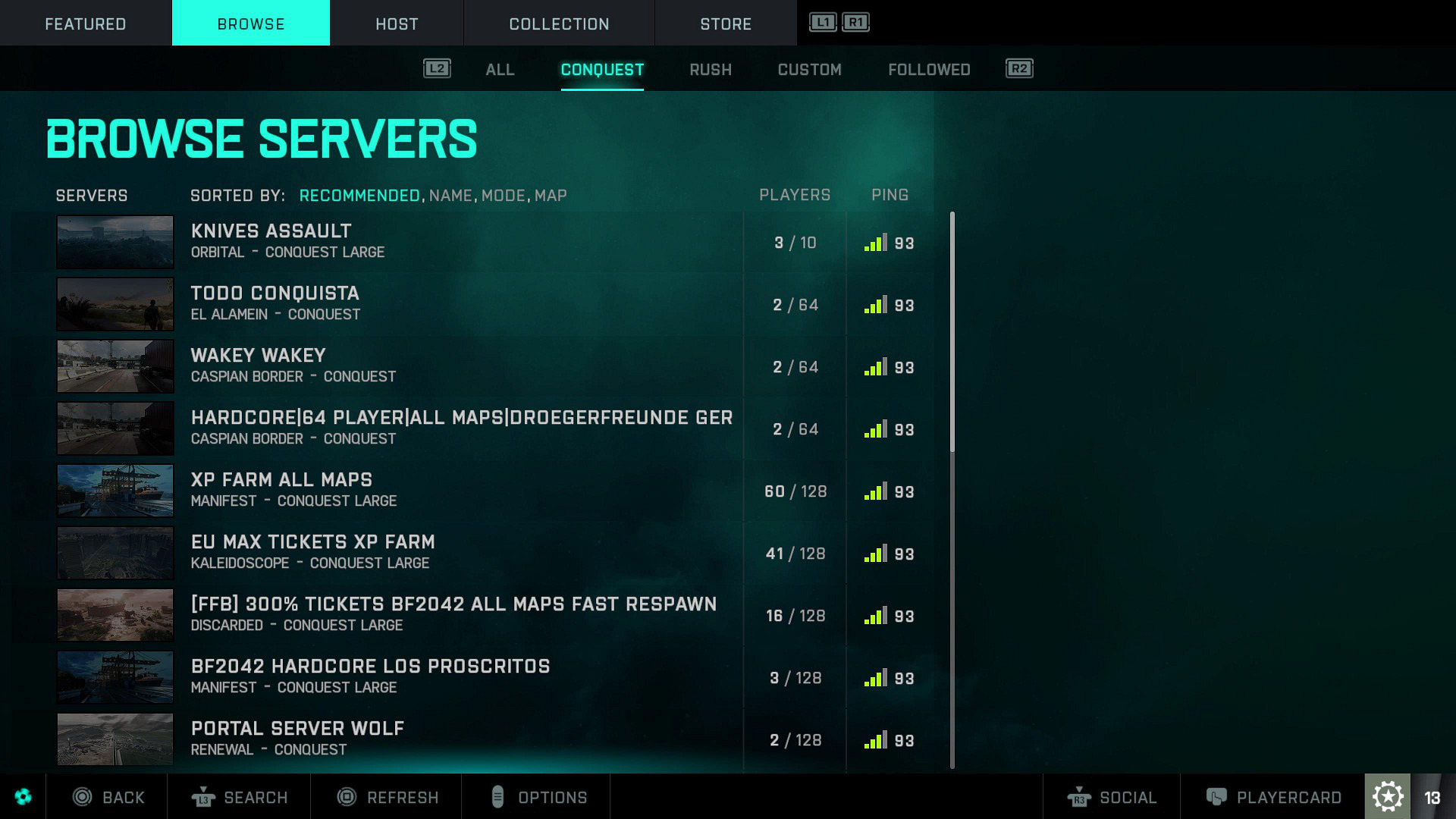Show All server modes filter
This screenshot has height=819, width=1456.
pyautogui.click(x=500, y=70)
